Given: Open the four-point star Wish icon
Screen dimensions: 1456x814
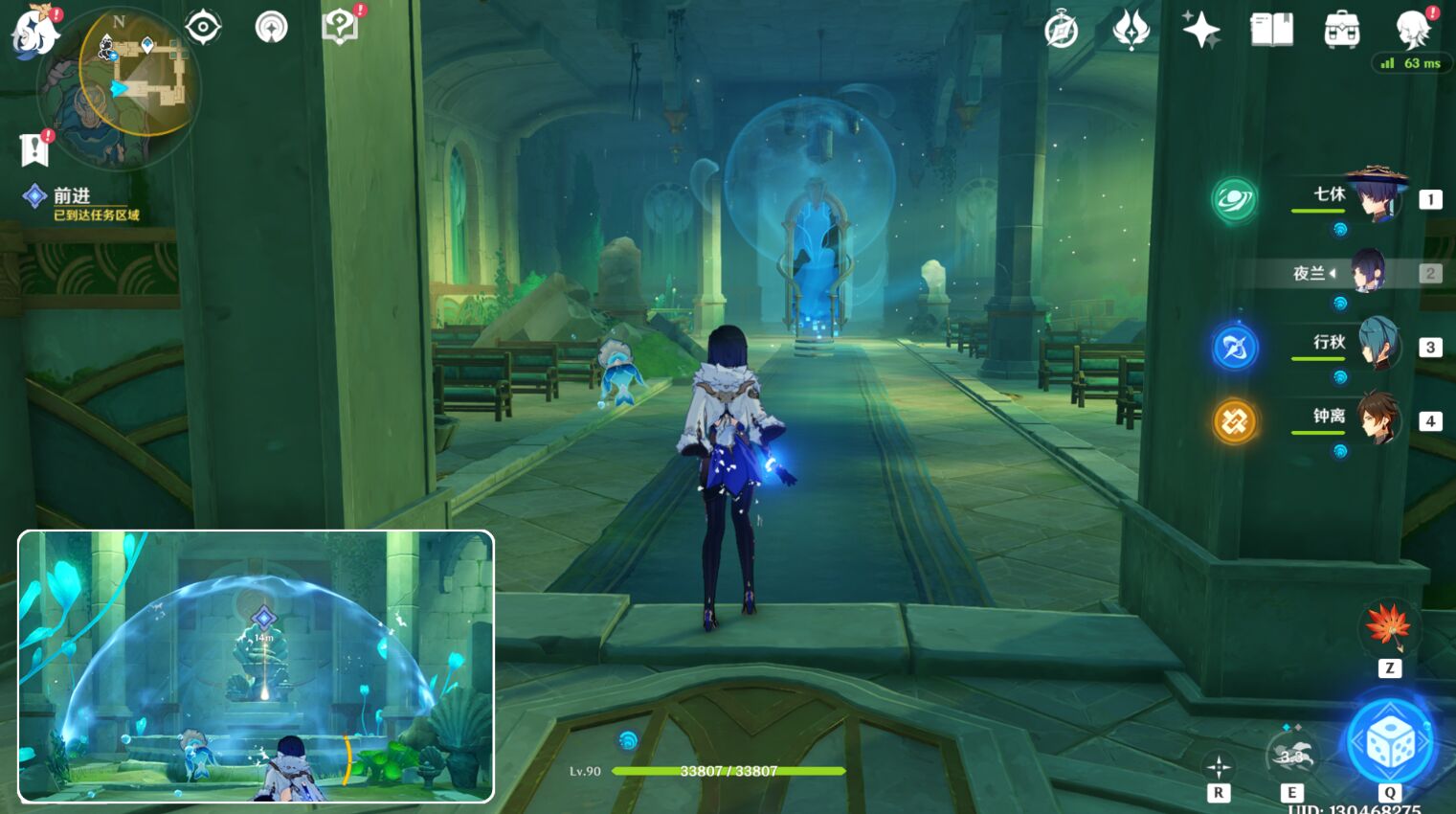Looking at the screenshot, I should [x=1200, y=30].
